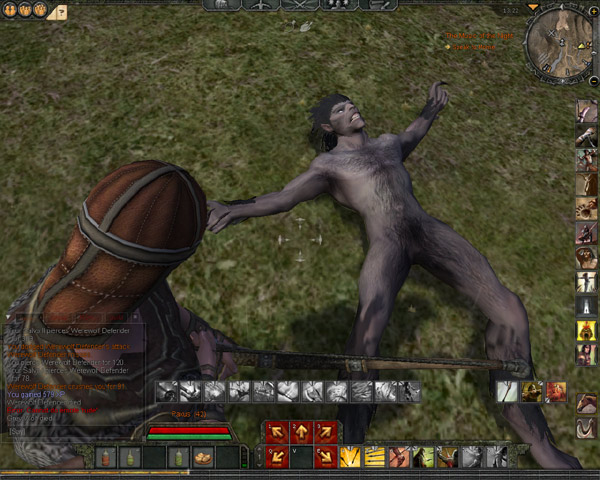Select the upper-left arrow stance button

coord(276,432)
